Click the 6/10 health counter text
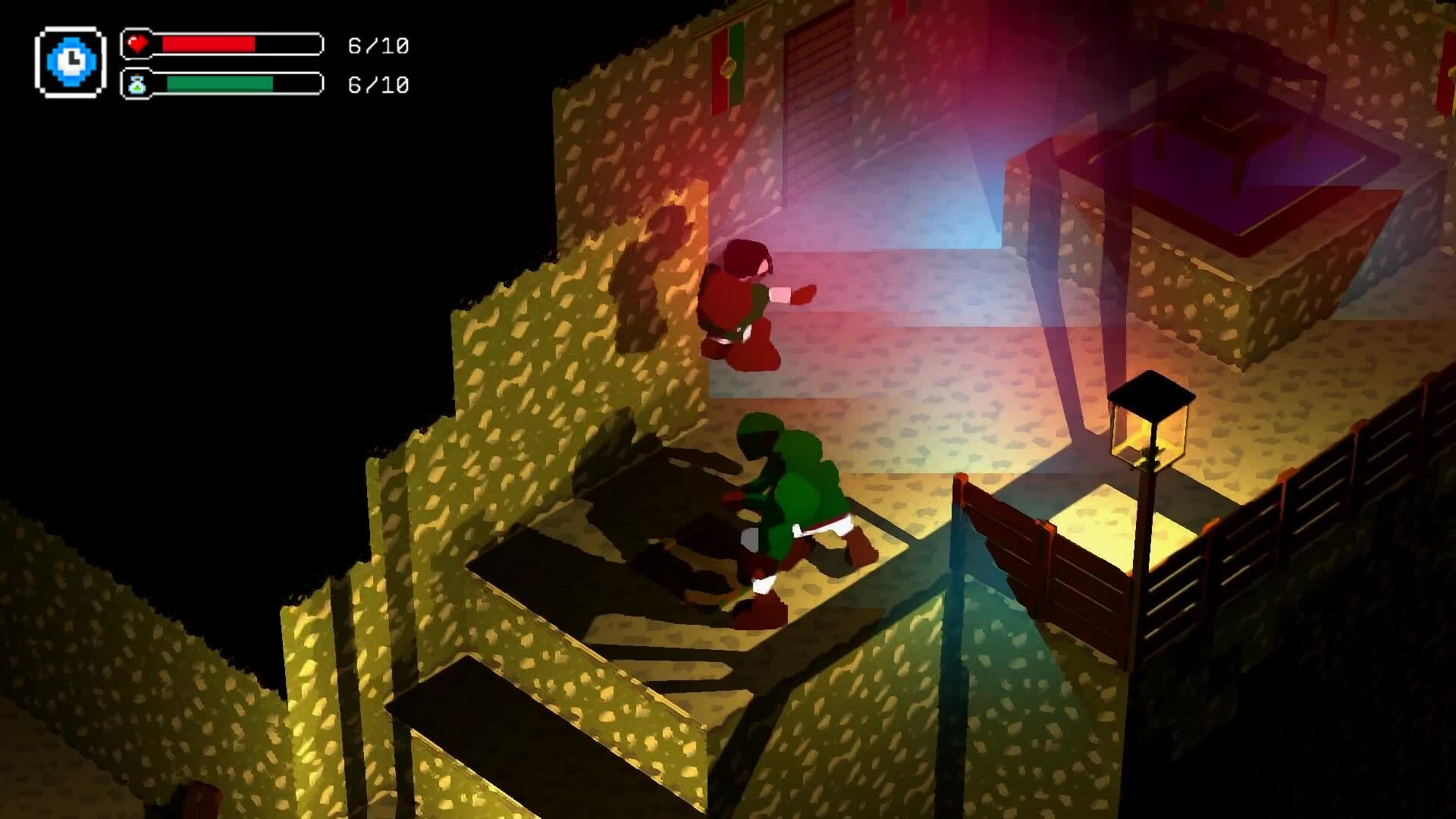The height and width of the screenshot is (819, 1456). point(377,45)
